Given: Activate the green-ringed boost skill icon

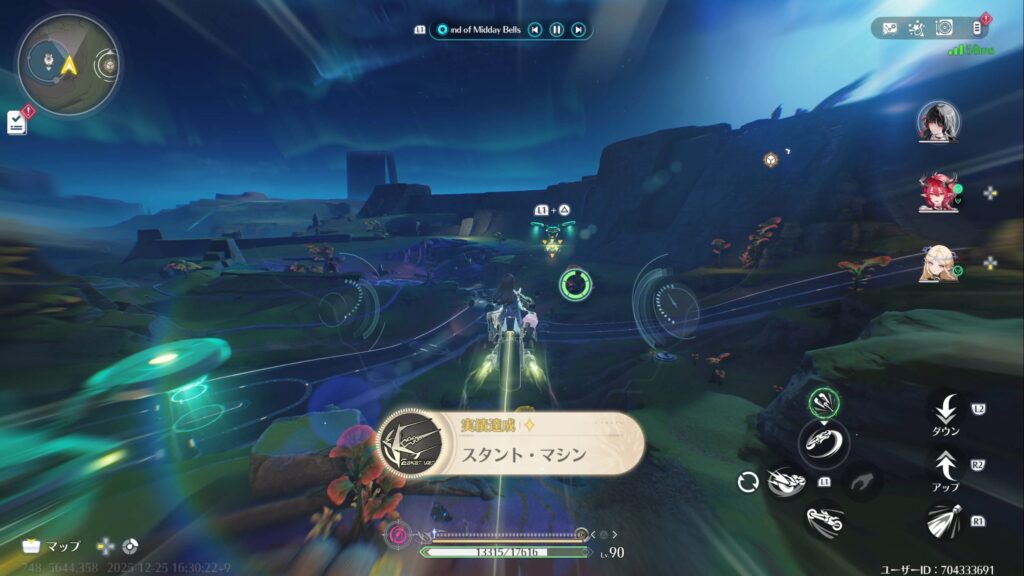Looking at the screenshot, I should pyautogui.click(x=824, y=402).
